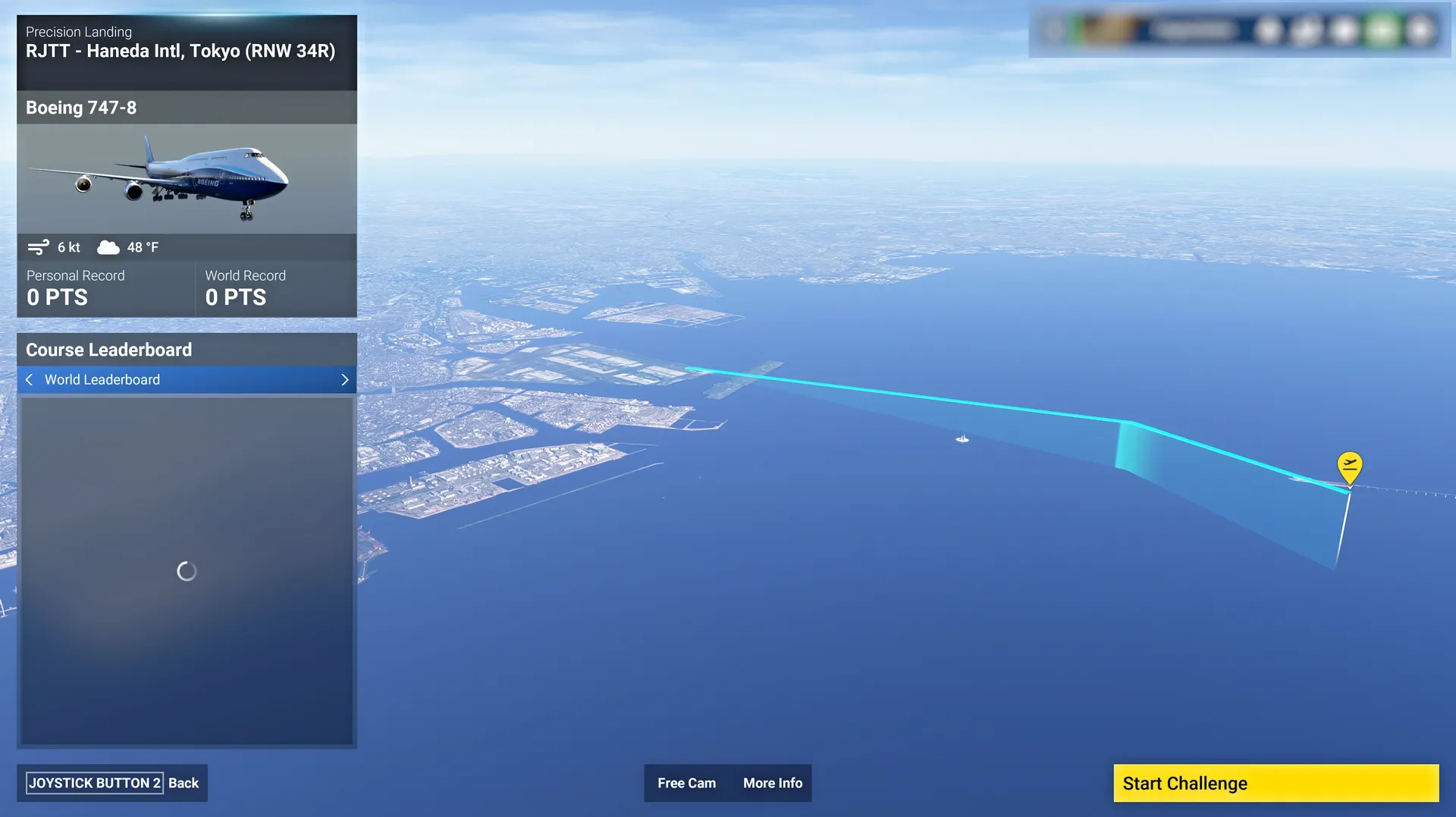Start the landing challenge

(x=1276, y=783)
